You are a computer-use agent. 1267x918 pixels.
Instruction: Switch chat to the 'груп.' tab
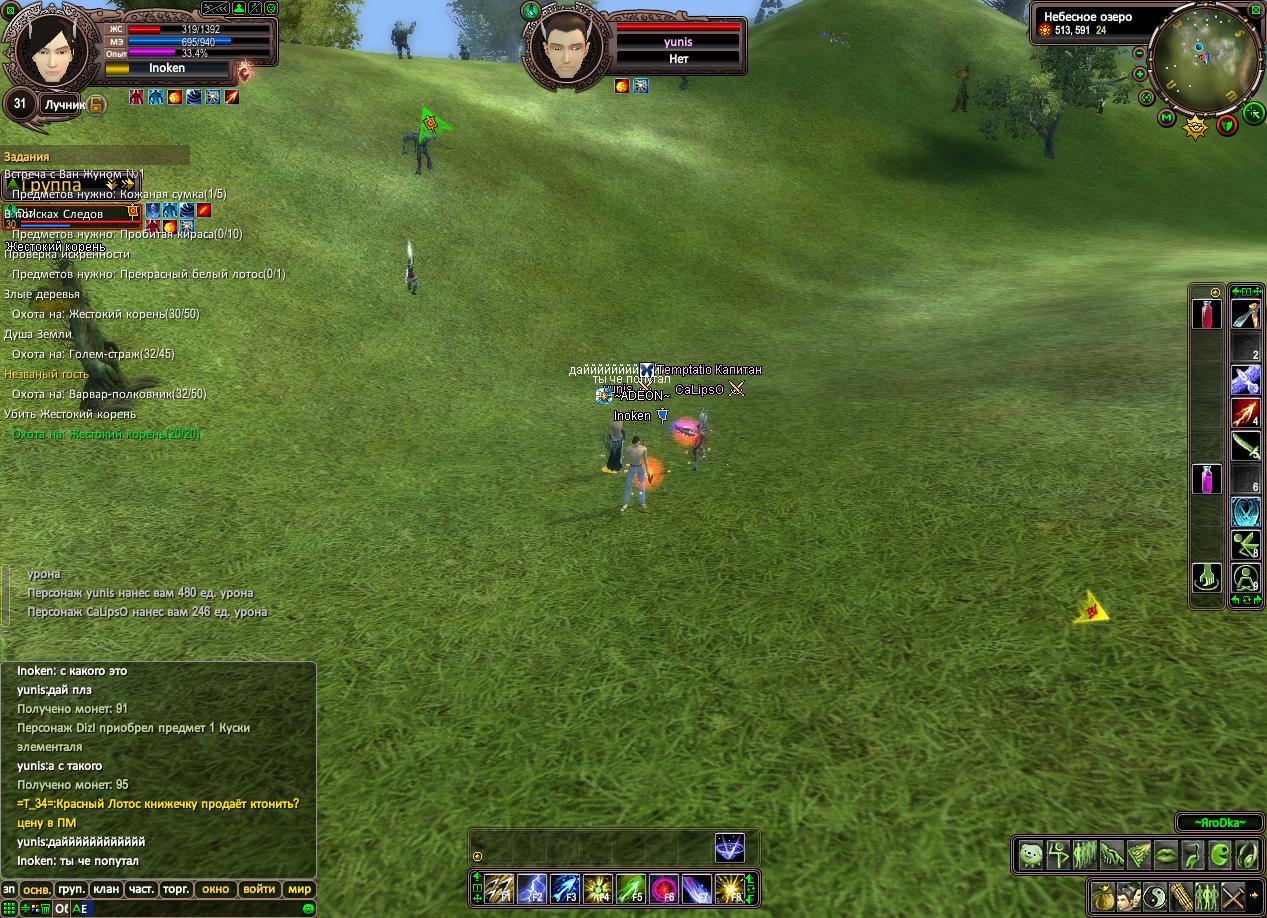point(71,889)
